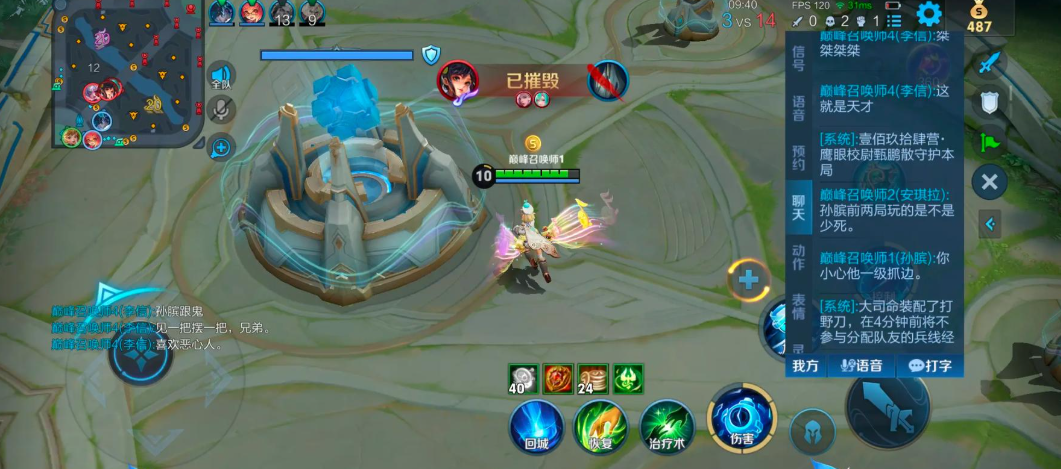Switch to the 信号 signal tab
The height and width of the screenshot is (469, 1061).
click(798, 58)
